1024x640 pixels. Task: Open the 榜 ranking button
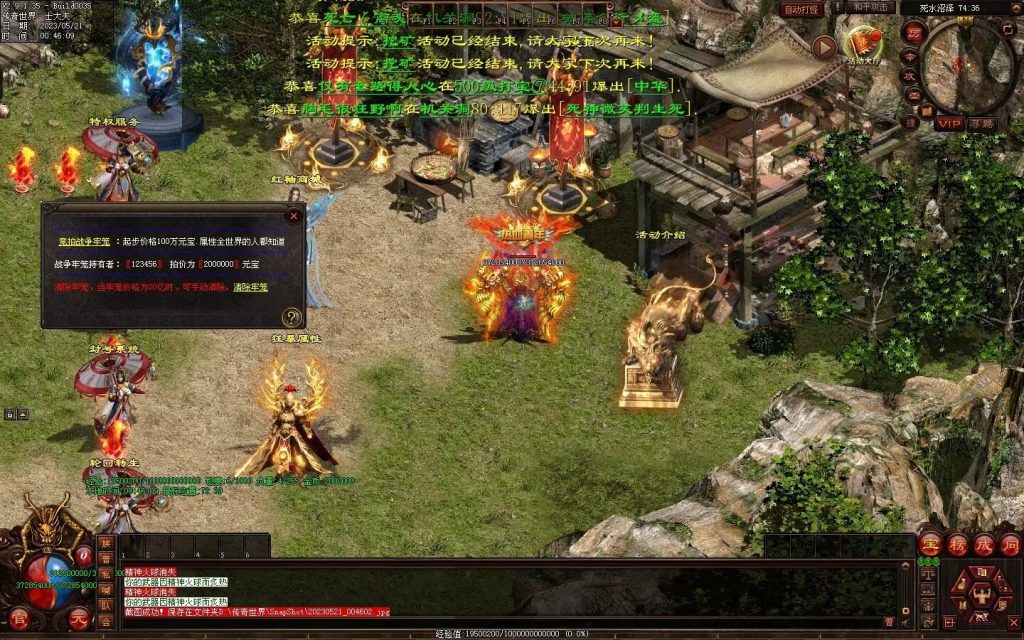(x=956, y=545)
